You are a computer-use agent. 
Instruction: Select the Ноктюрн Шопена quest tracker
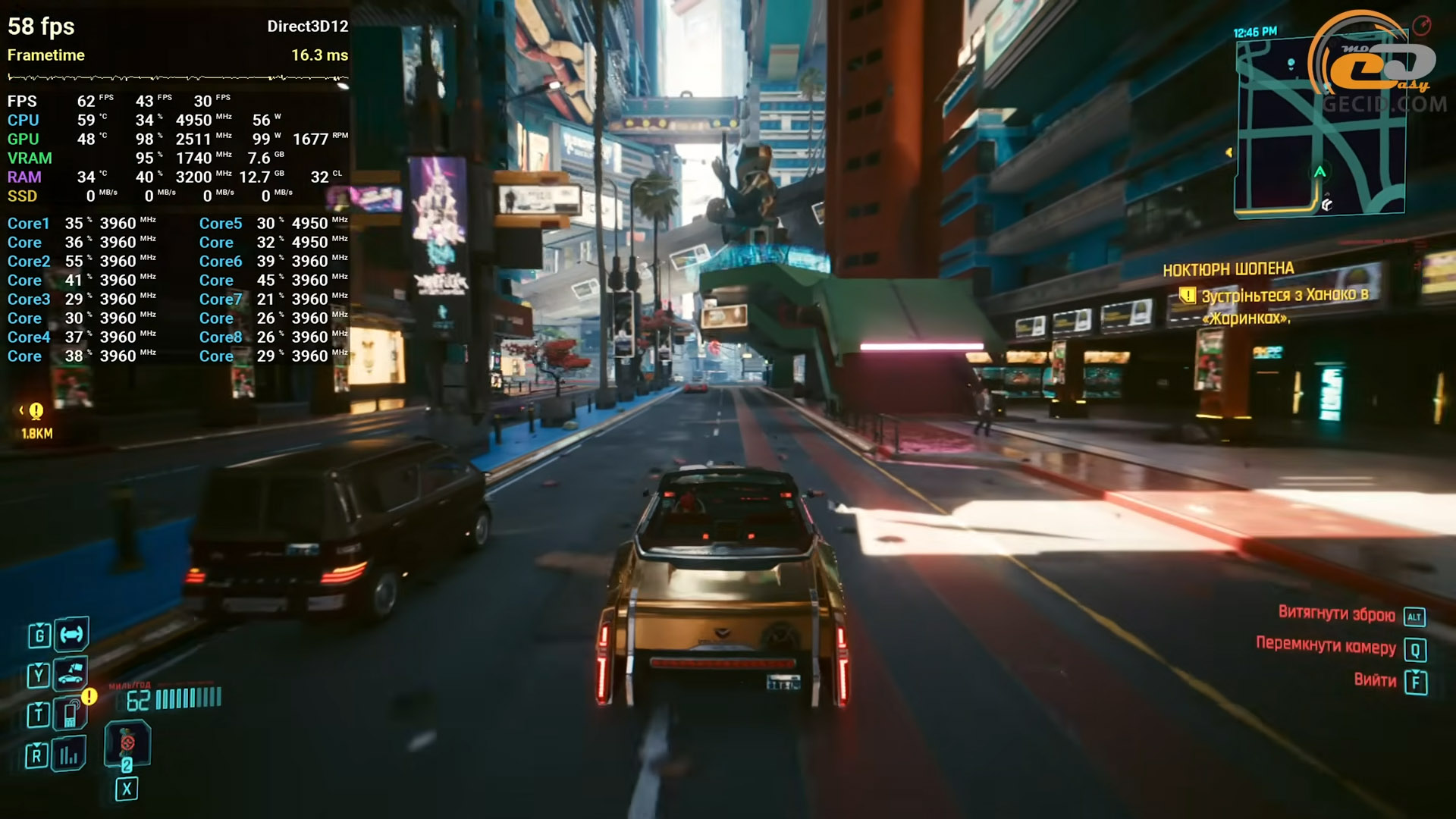point(1228,269)
